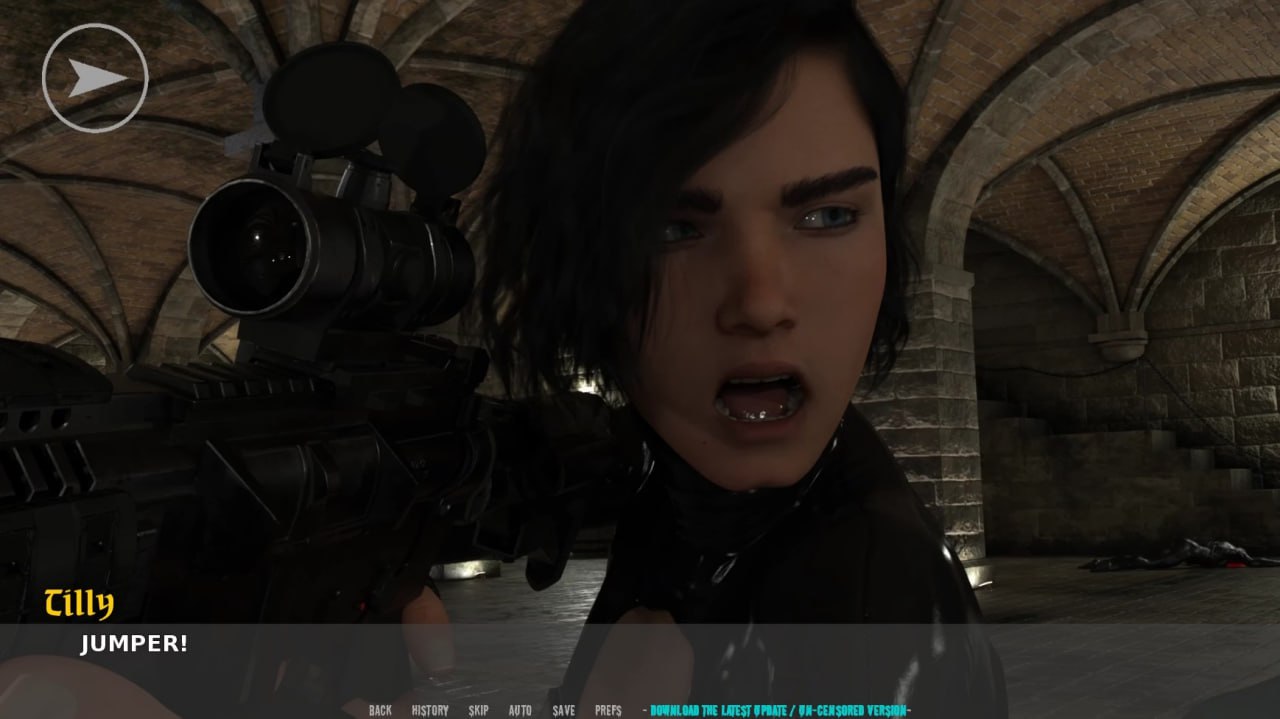This screenshot has width=1280, height=719.
Task: Open the dialogue History log
Action: click(x=430, y=710)
